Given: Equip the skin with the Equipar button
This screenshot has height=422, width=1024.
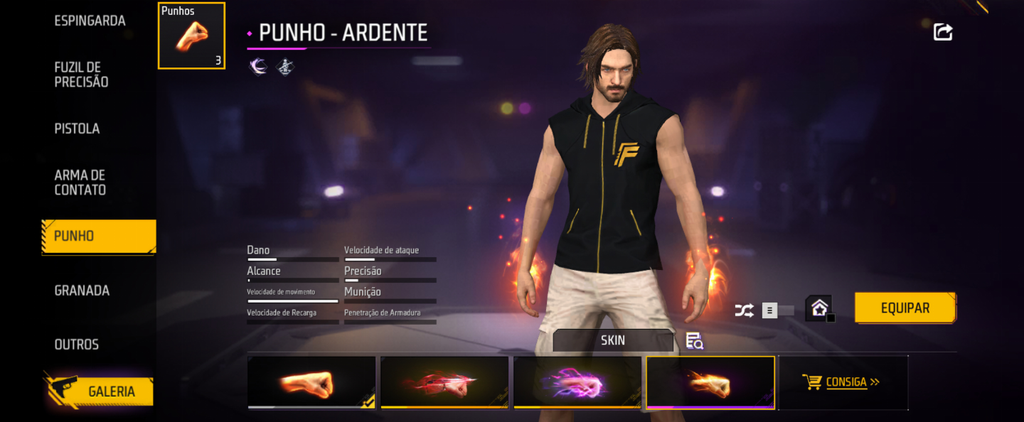Looking at the screenshot, I should (905, 308).
